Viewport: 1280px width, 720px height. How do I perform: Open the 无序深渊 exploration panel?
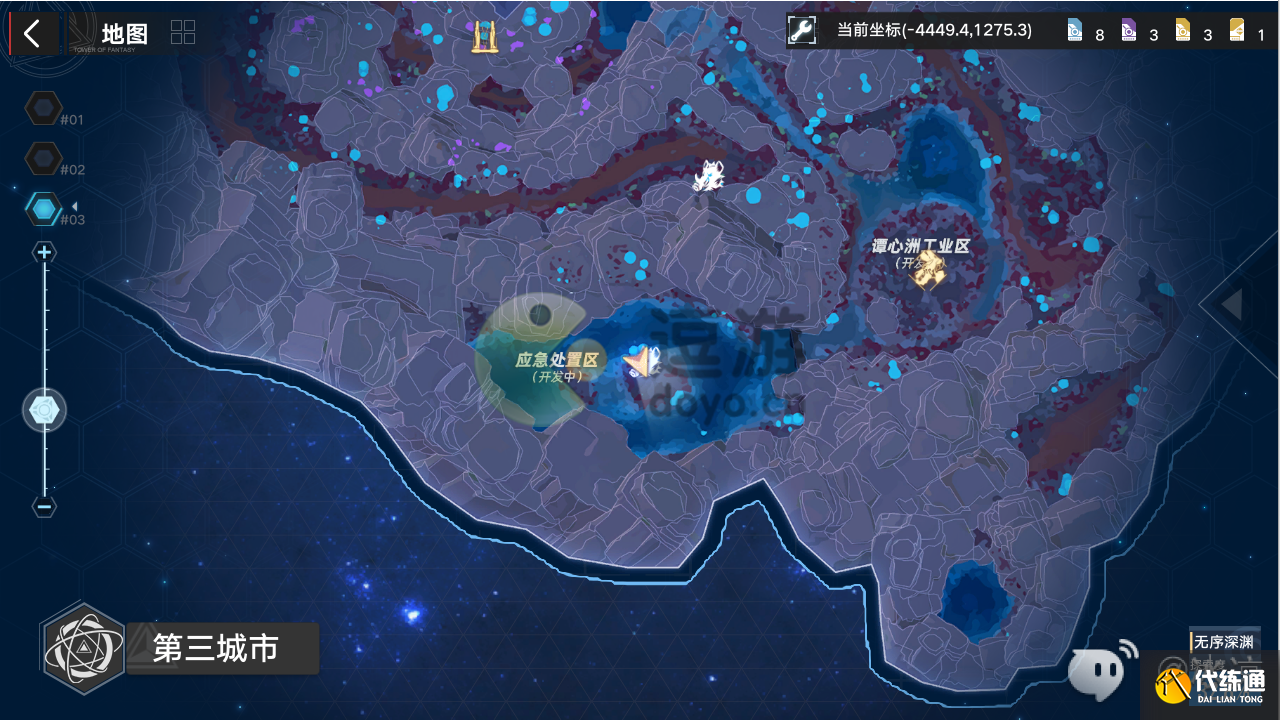tap(1222, 641)
